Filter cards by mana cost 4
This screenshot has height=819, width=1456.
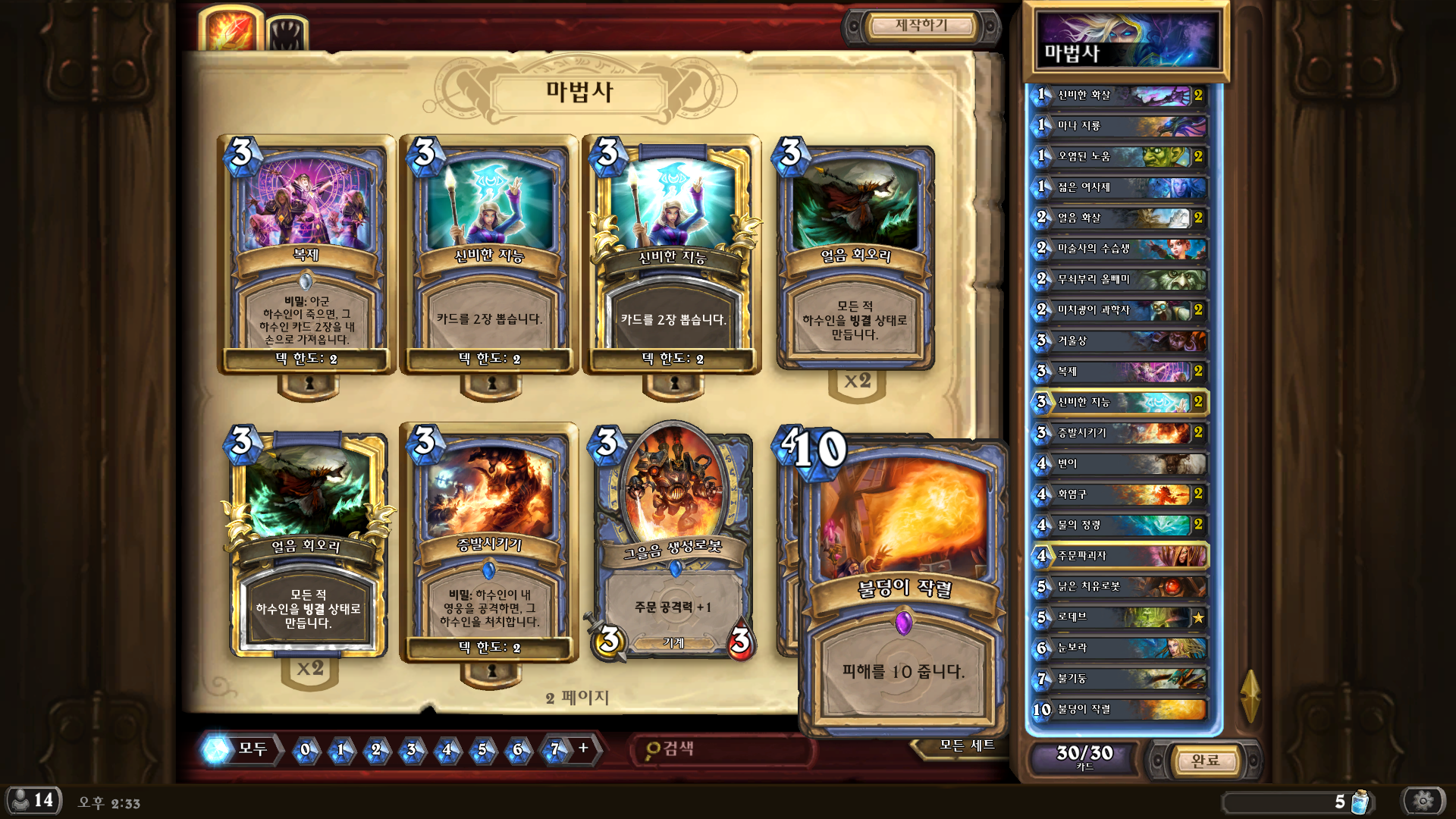[447, 749]
